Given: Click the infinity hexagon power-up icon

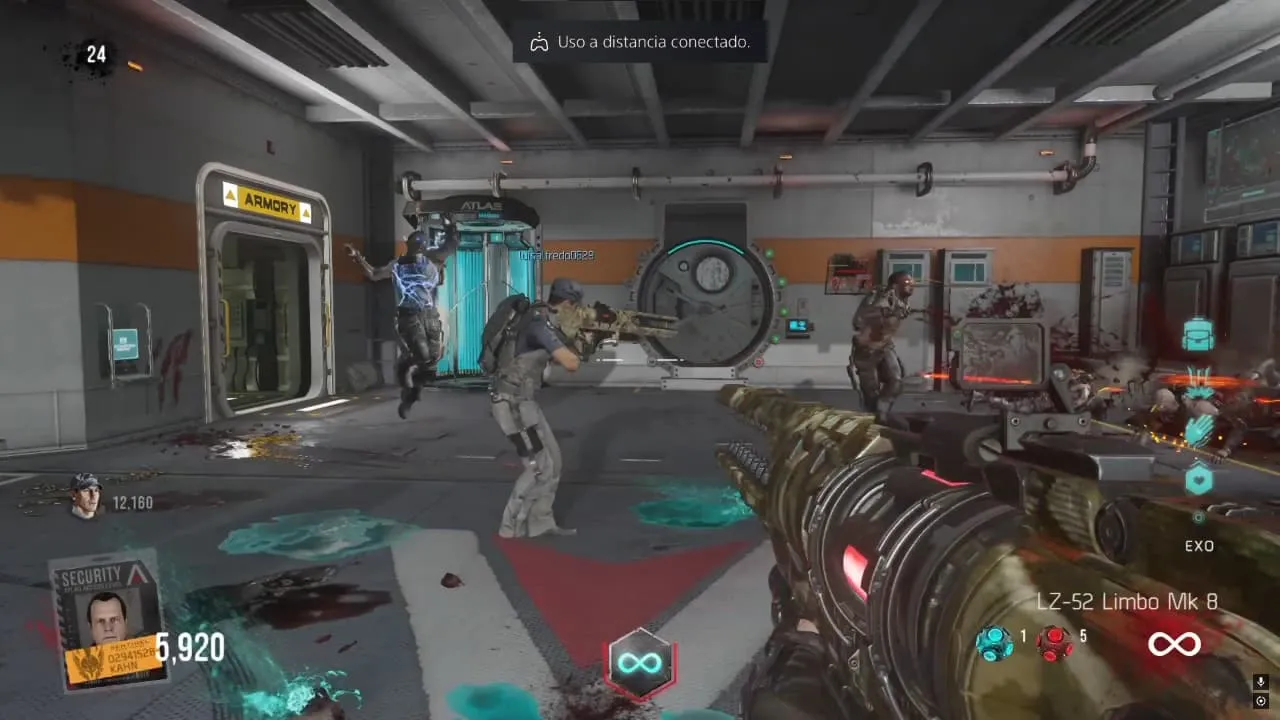Looking at the screenshot, I should point(641,664).
